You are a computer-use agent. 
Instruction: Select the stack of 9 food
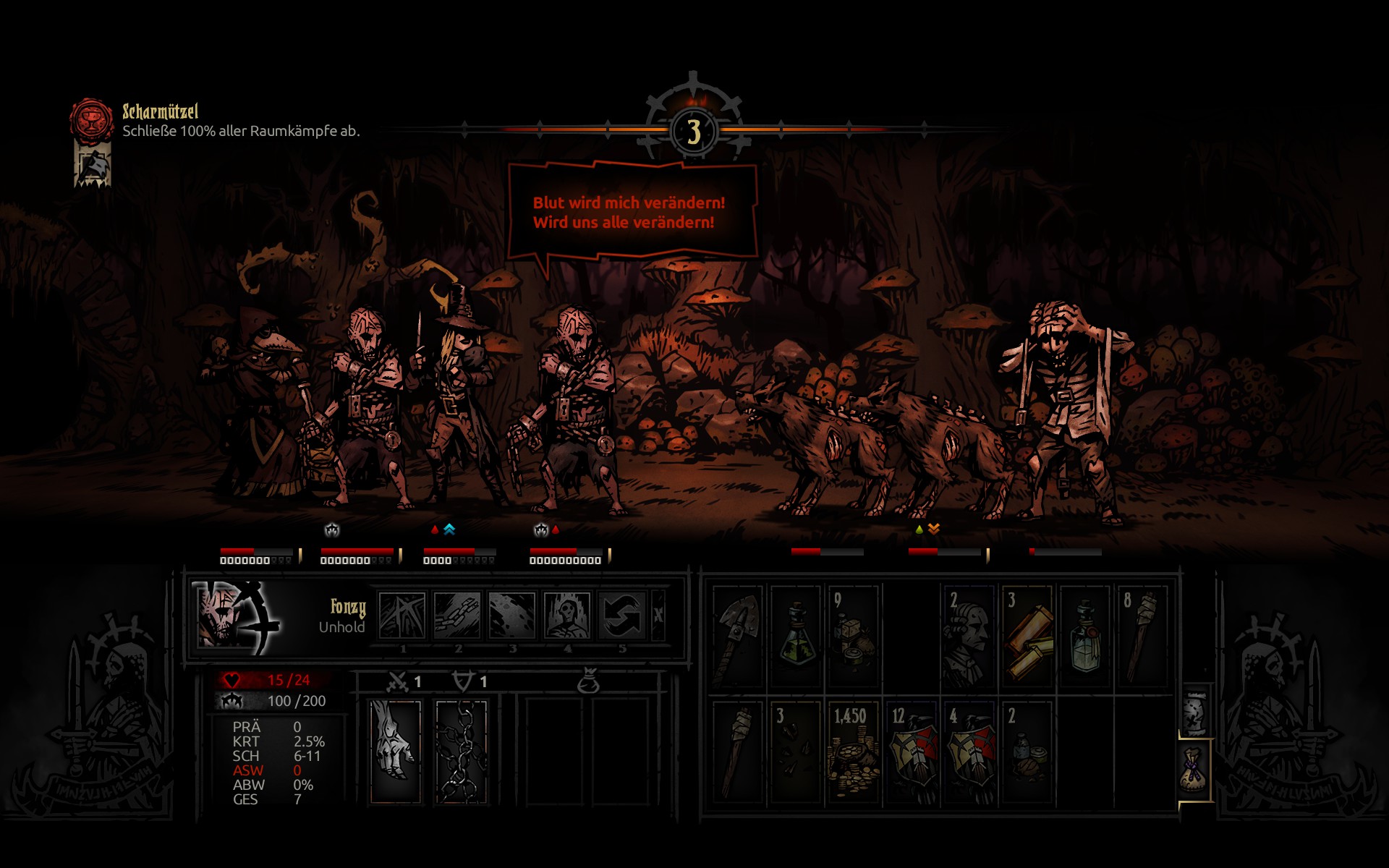coord(853,636)
